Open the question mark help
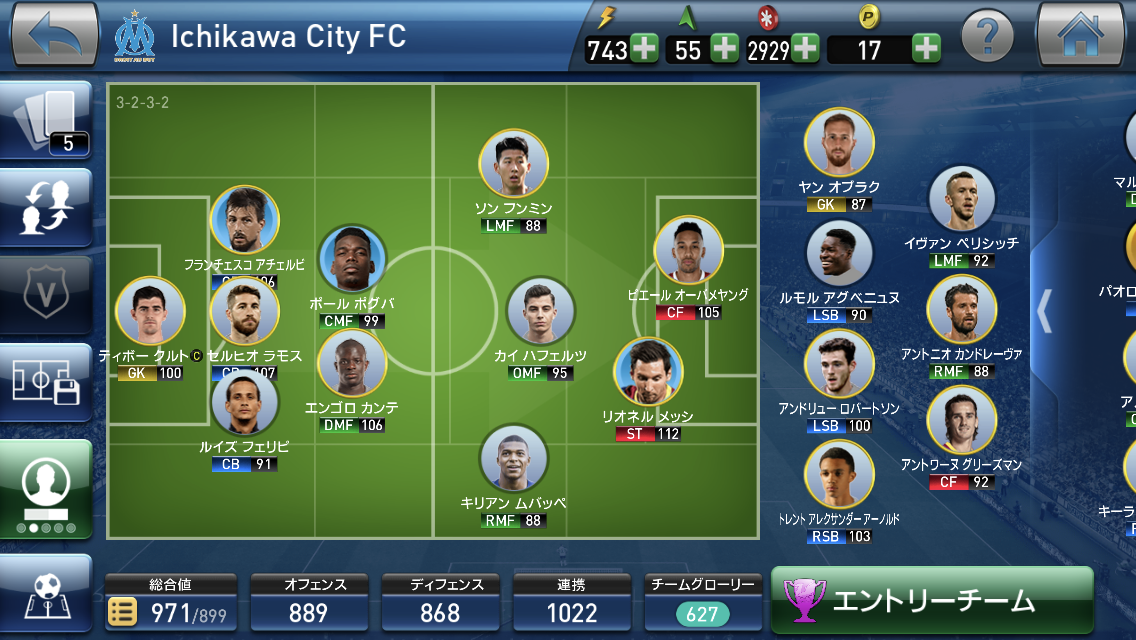This screenshot has width=1136, height=640. click(x=987, y=38)
